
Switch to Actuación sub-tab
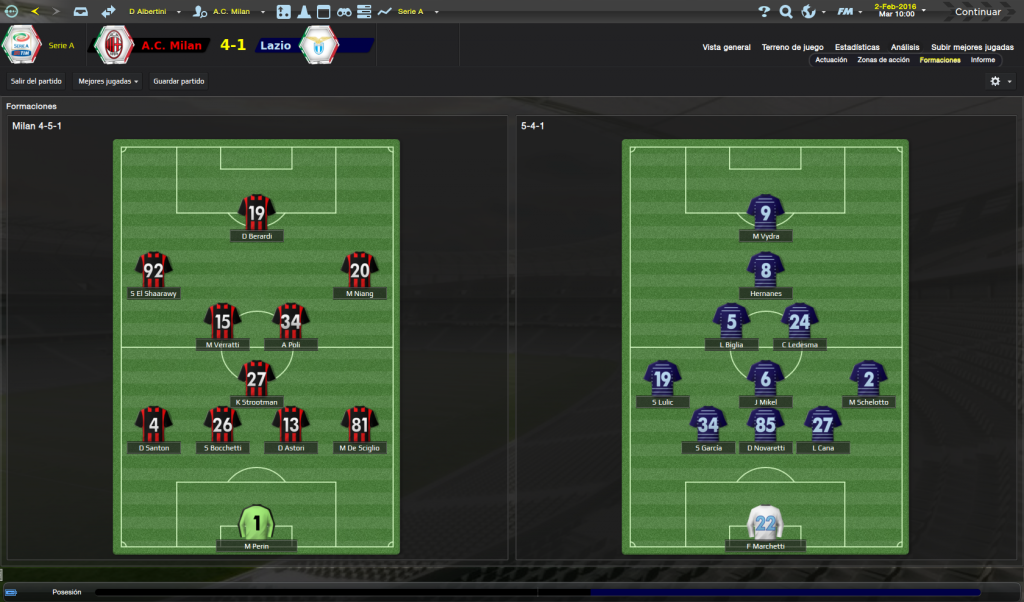pos(831,60)
